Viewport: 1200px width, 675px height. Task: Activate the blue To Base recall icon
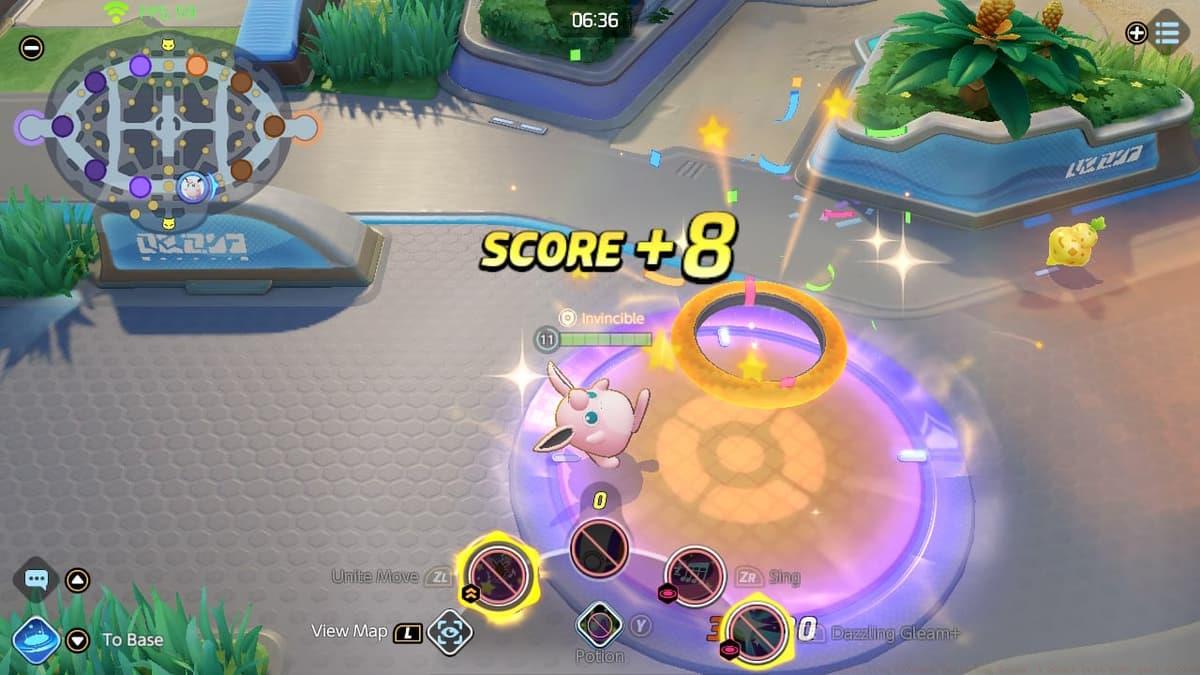[x=36, y=640]
